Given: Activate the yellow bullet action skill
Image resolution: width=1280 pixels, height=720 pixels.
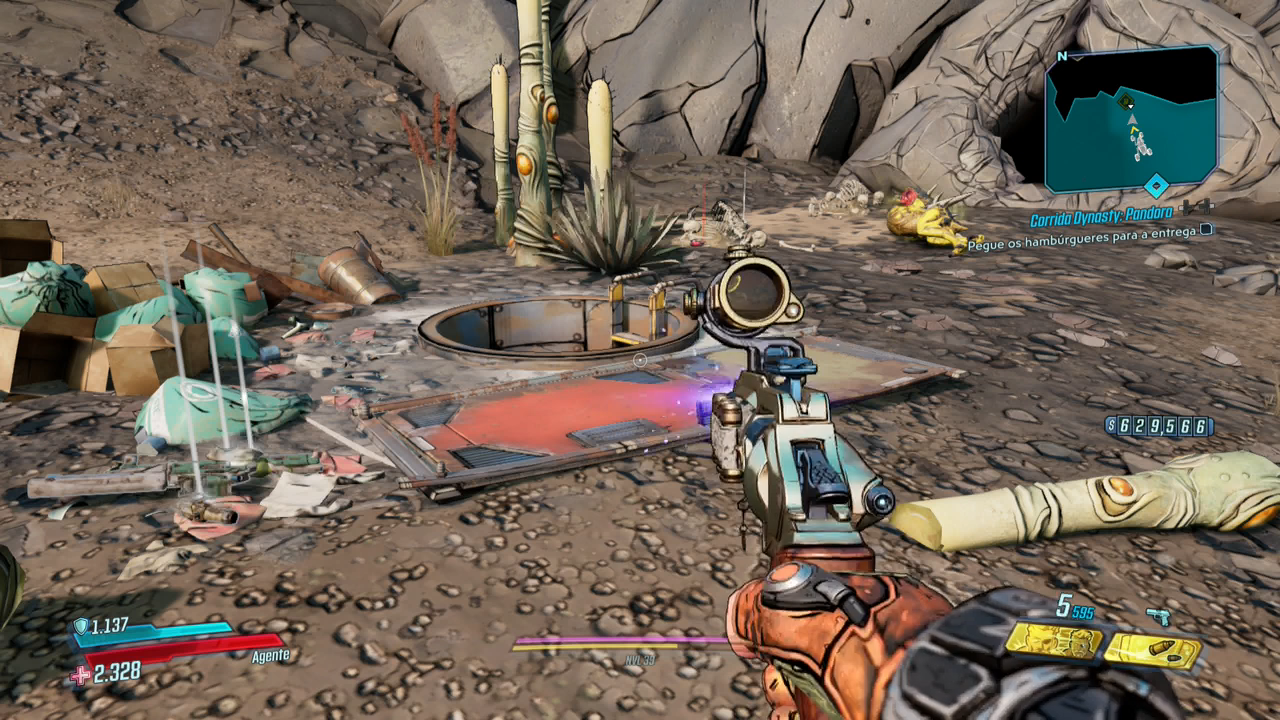Looking at the screenshot, I should click(x=1153, y=651).
